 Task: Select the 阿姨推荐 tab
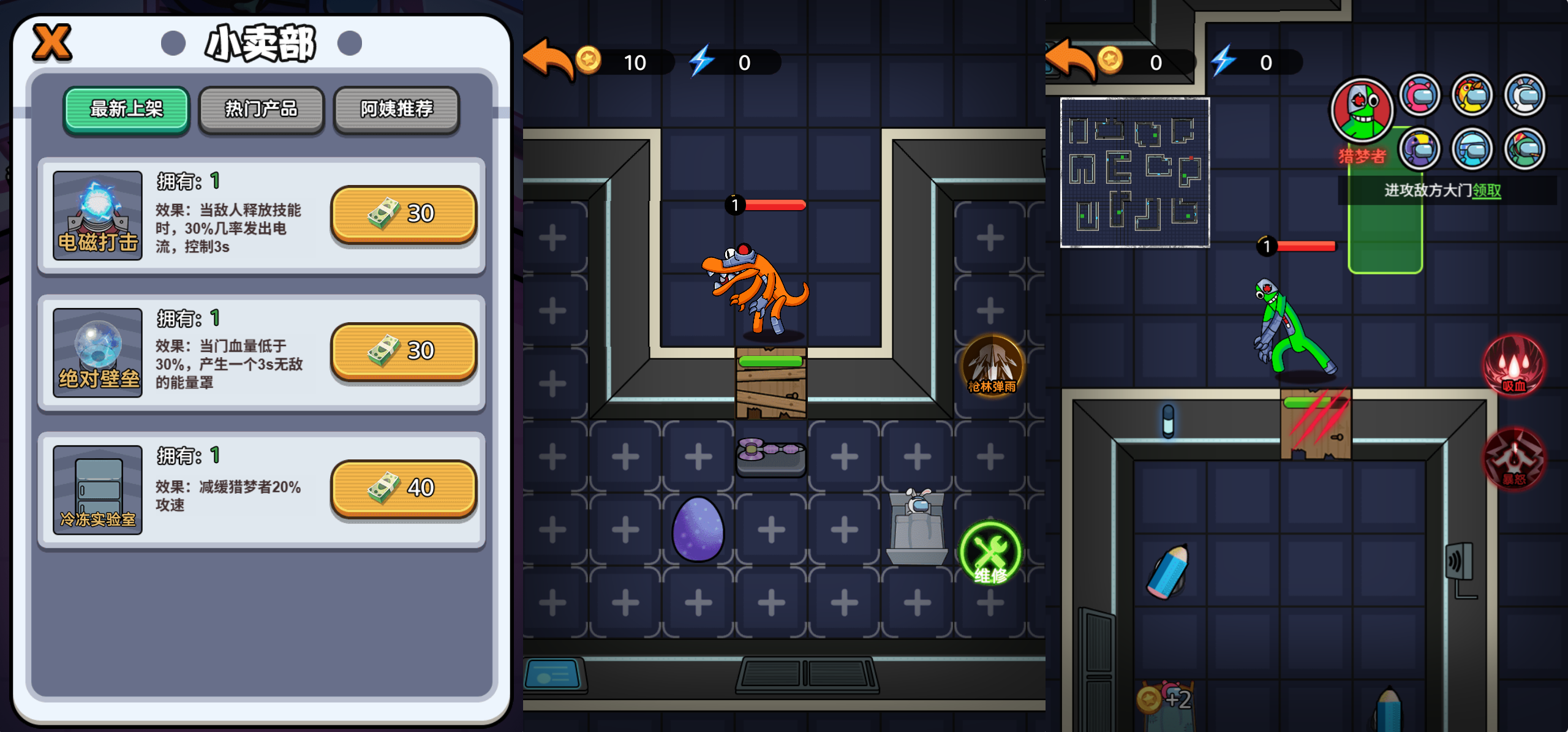396,109
